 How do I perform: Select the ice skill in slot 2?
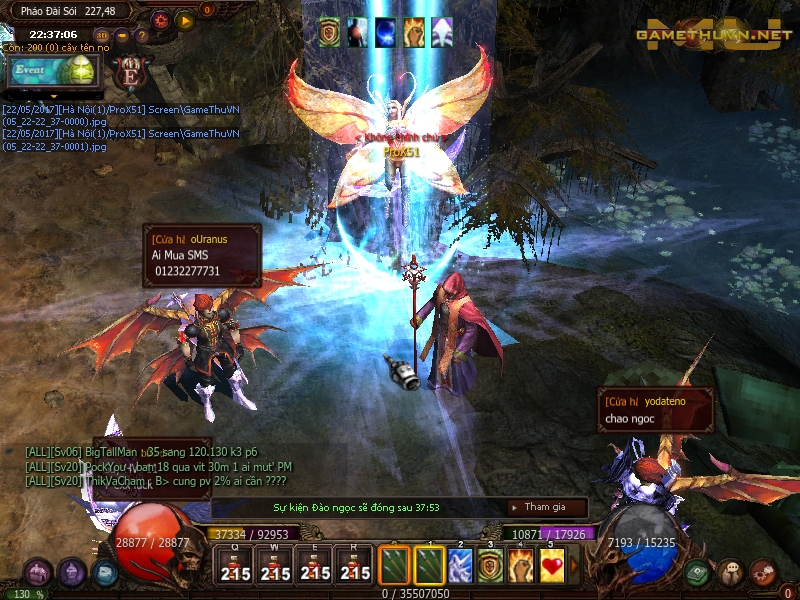click(x=460, y=566)
